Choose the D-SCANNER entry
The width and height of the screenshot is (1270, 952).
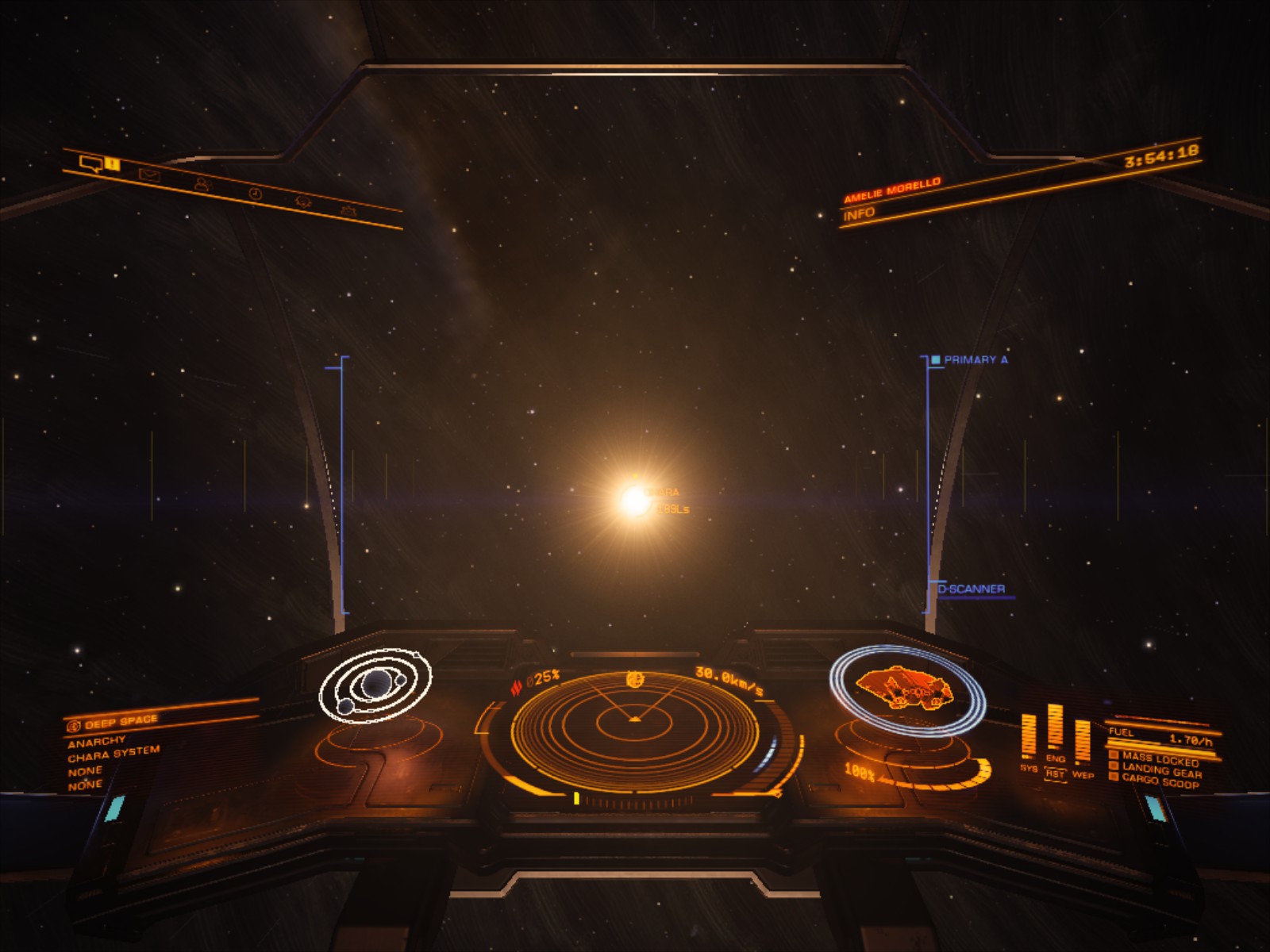(x=972, y=589)
